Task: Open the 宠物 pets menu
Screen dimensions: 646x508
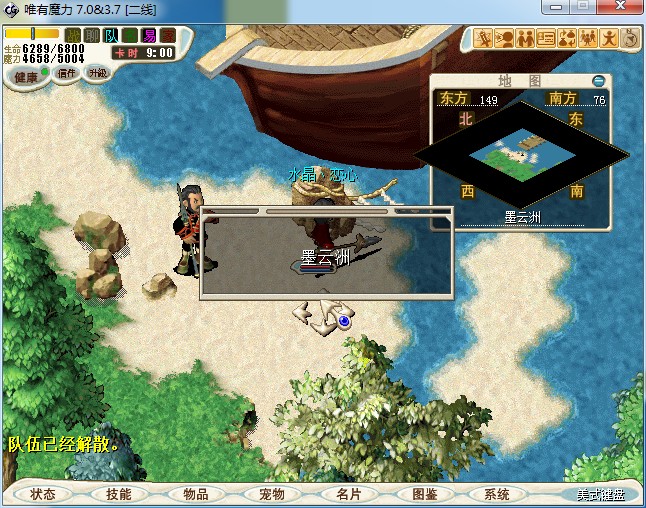Action: click(271, 494)
